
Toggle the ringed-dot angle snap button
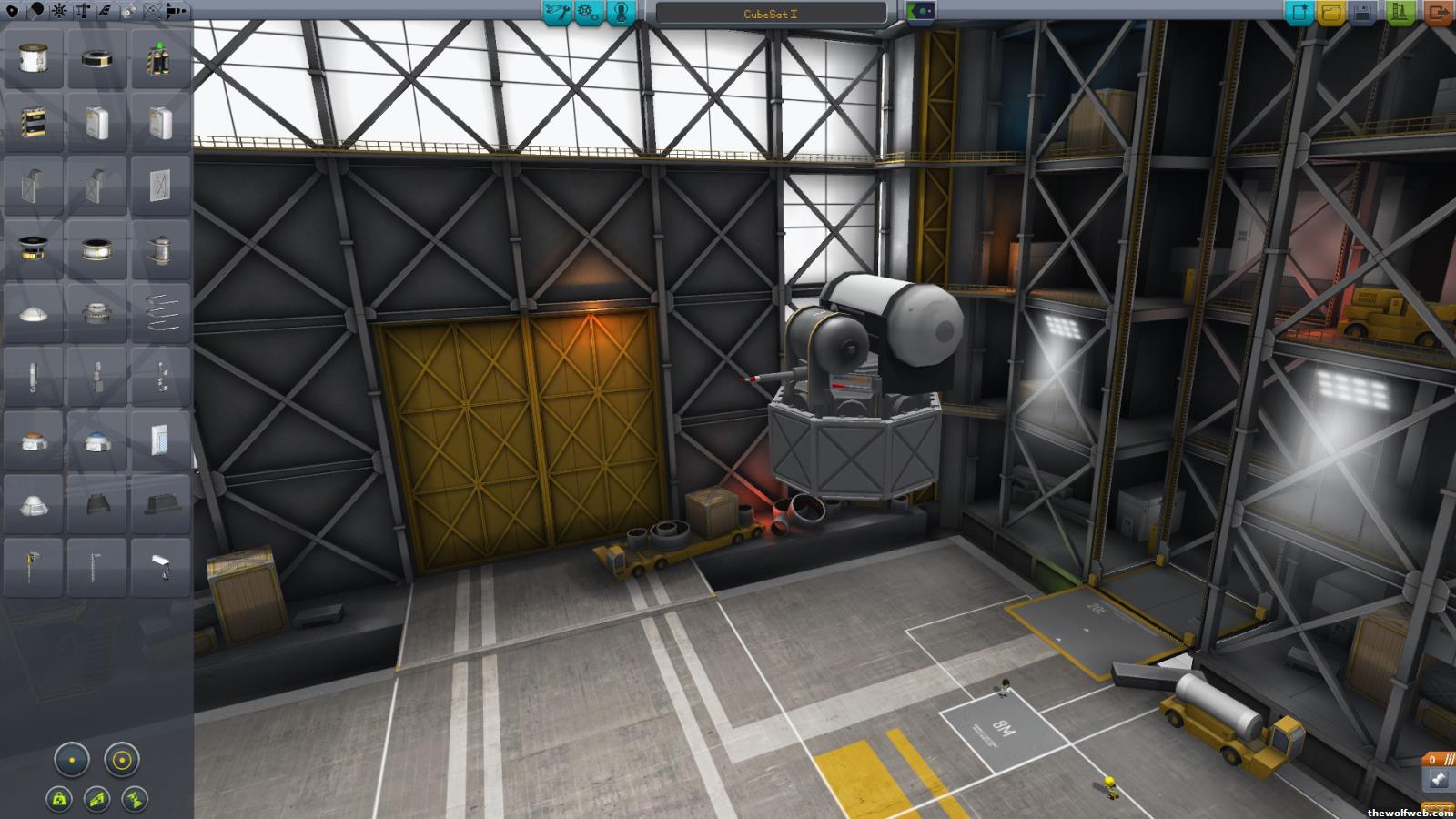click(x=121, y=759)
